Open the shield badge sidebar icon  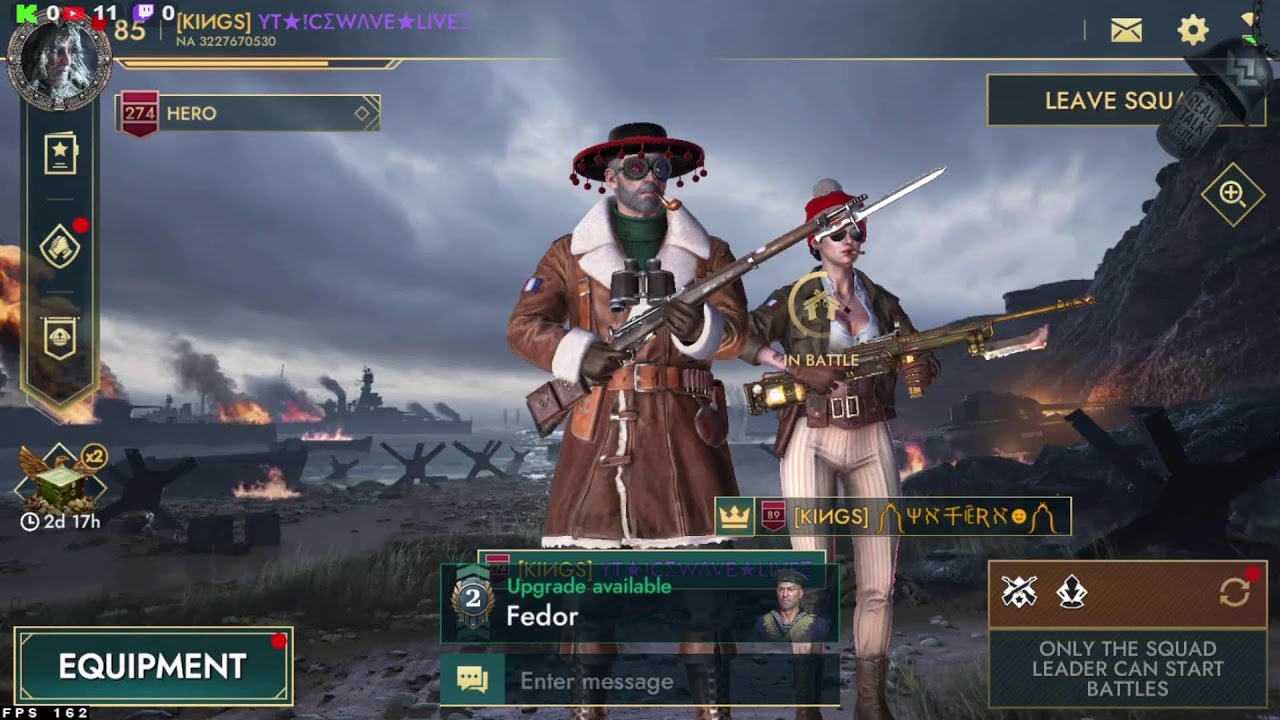click(60, 339)
